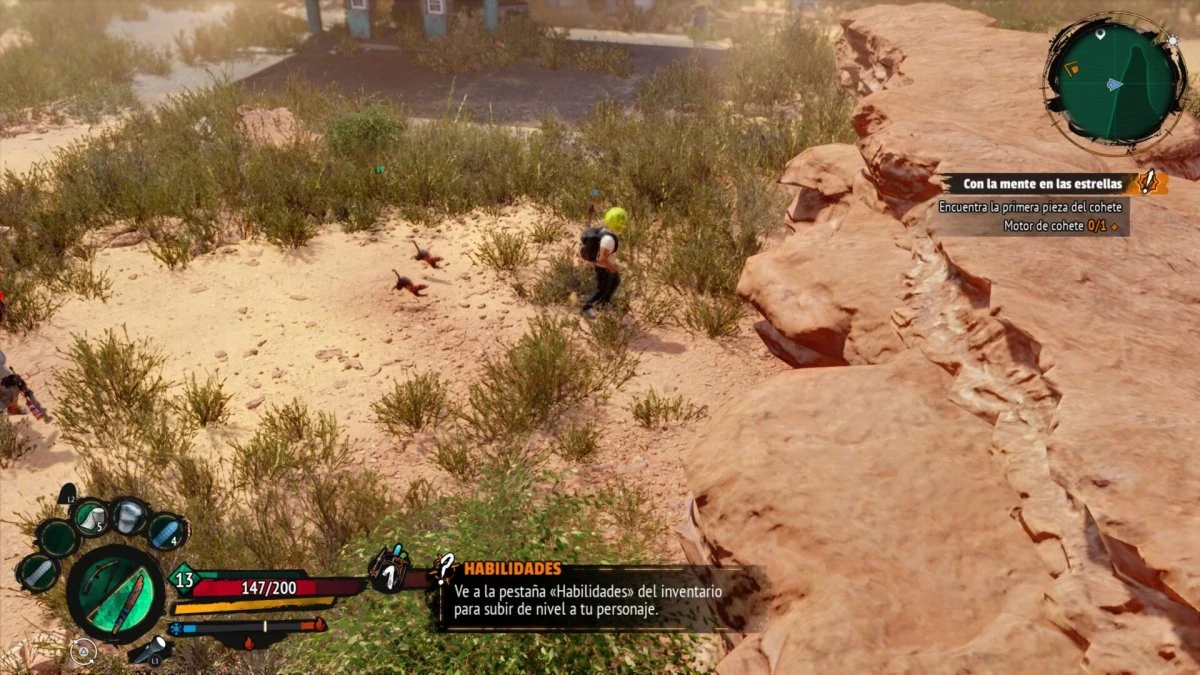Viewport: 1200px width, 675px height.
Task: Toggle the flashlight icon
Action: click(151, 652)
